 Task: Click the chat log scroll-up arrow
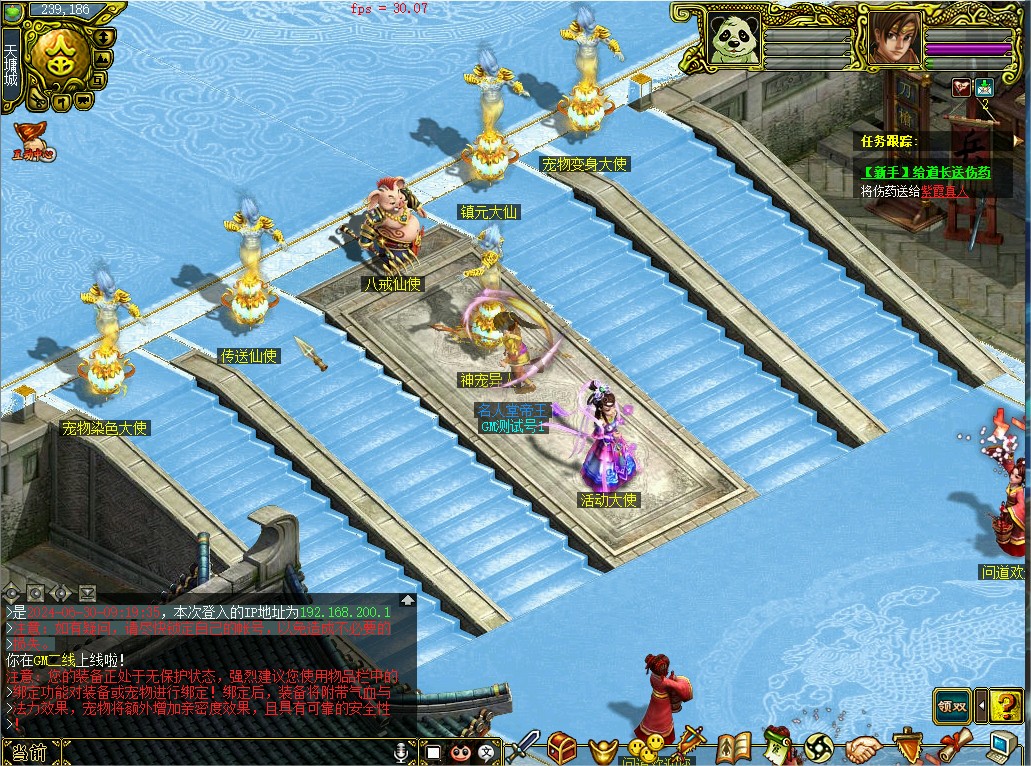[407, 601]
